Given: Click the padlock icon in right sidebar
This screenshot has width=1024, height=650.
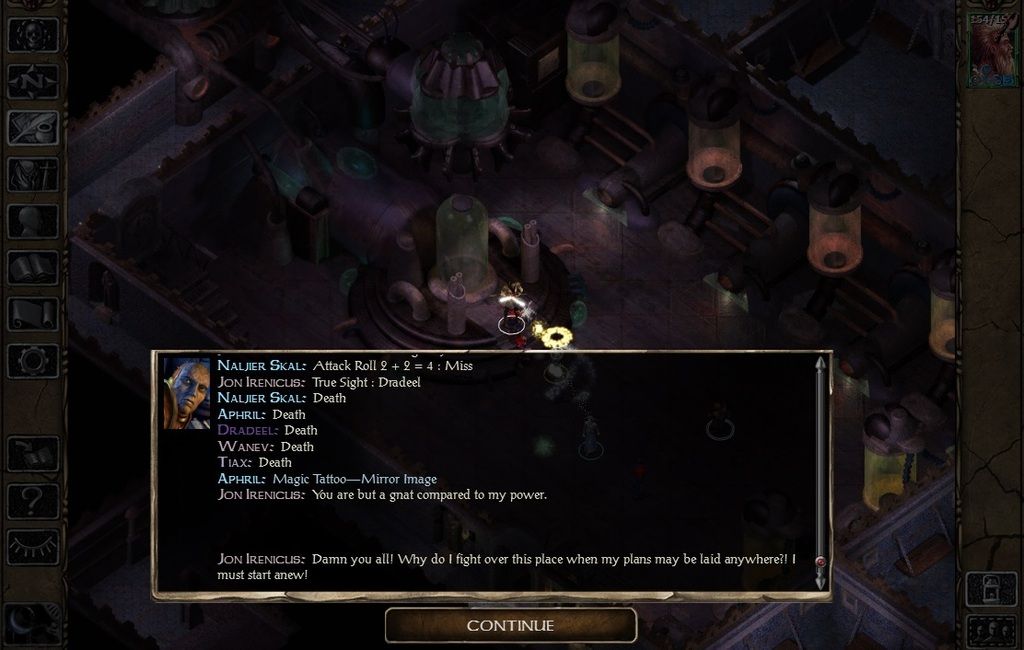Looking at the screenshot, I should pyautogui.click(x=991, y=589).
